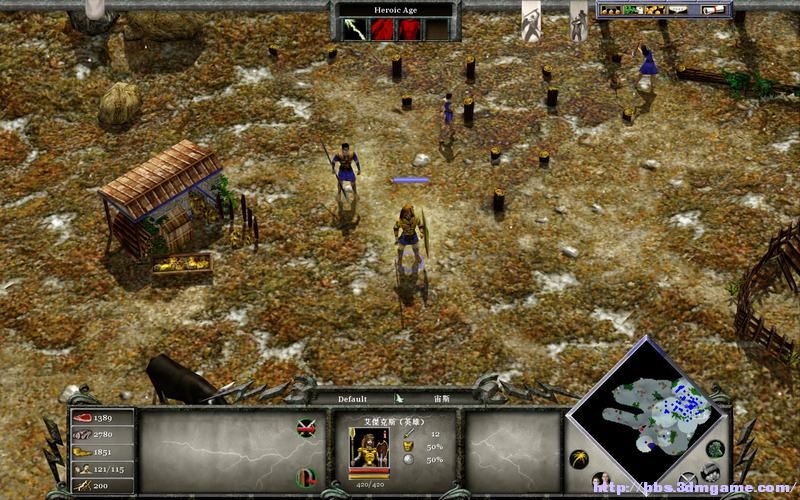Select the red crossed-out stance icon
Screen dimensions: 800x500
(306, 428)
